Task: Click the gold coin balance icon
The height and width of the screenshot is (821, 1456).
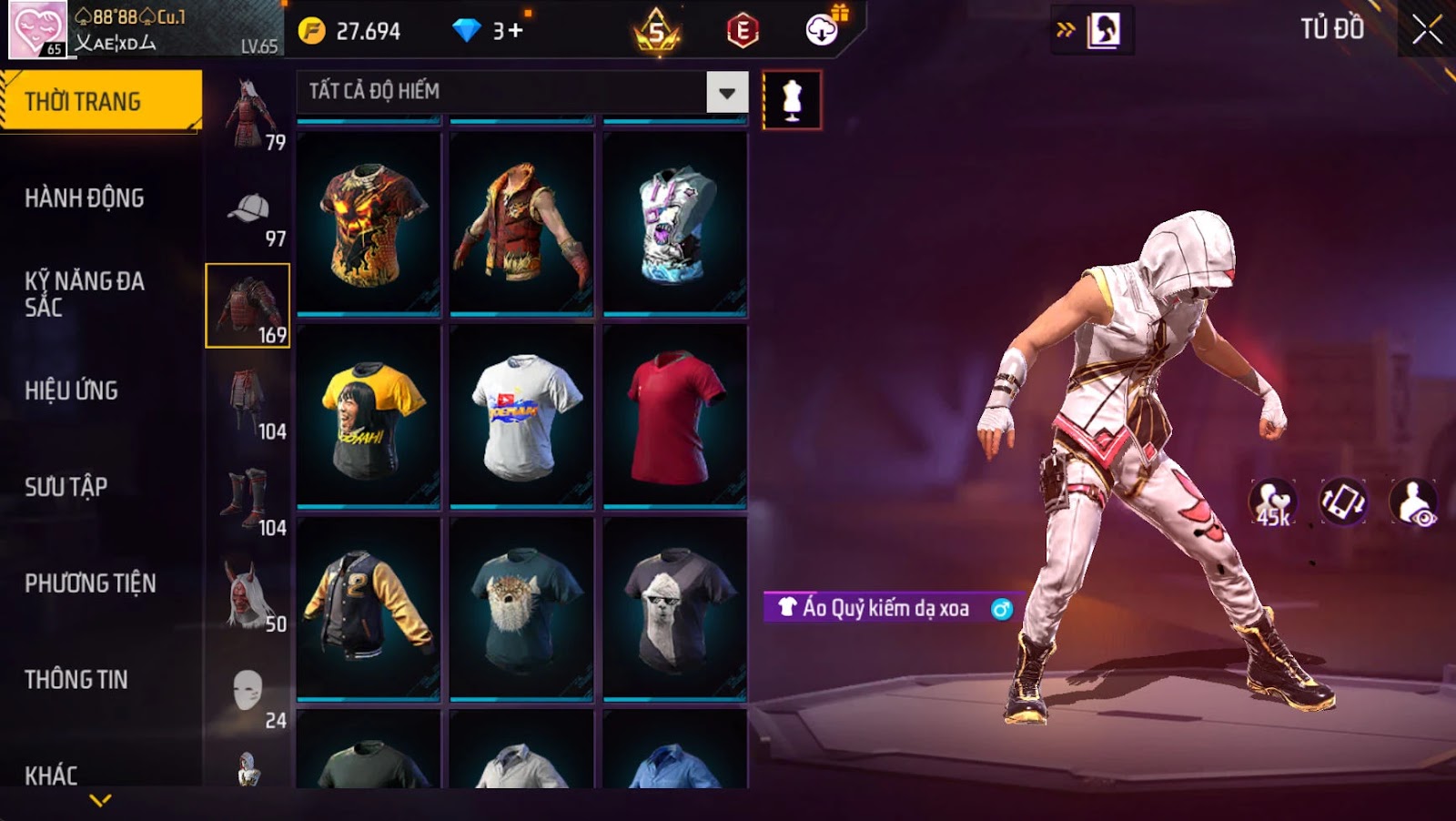Action: pos(311,31)
